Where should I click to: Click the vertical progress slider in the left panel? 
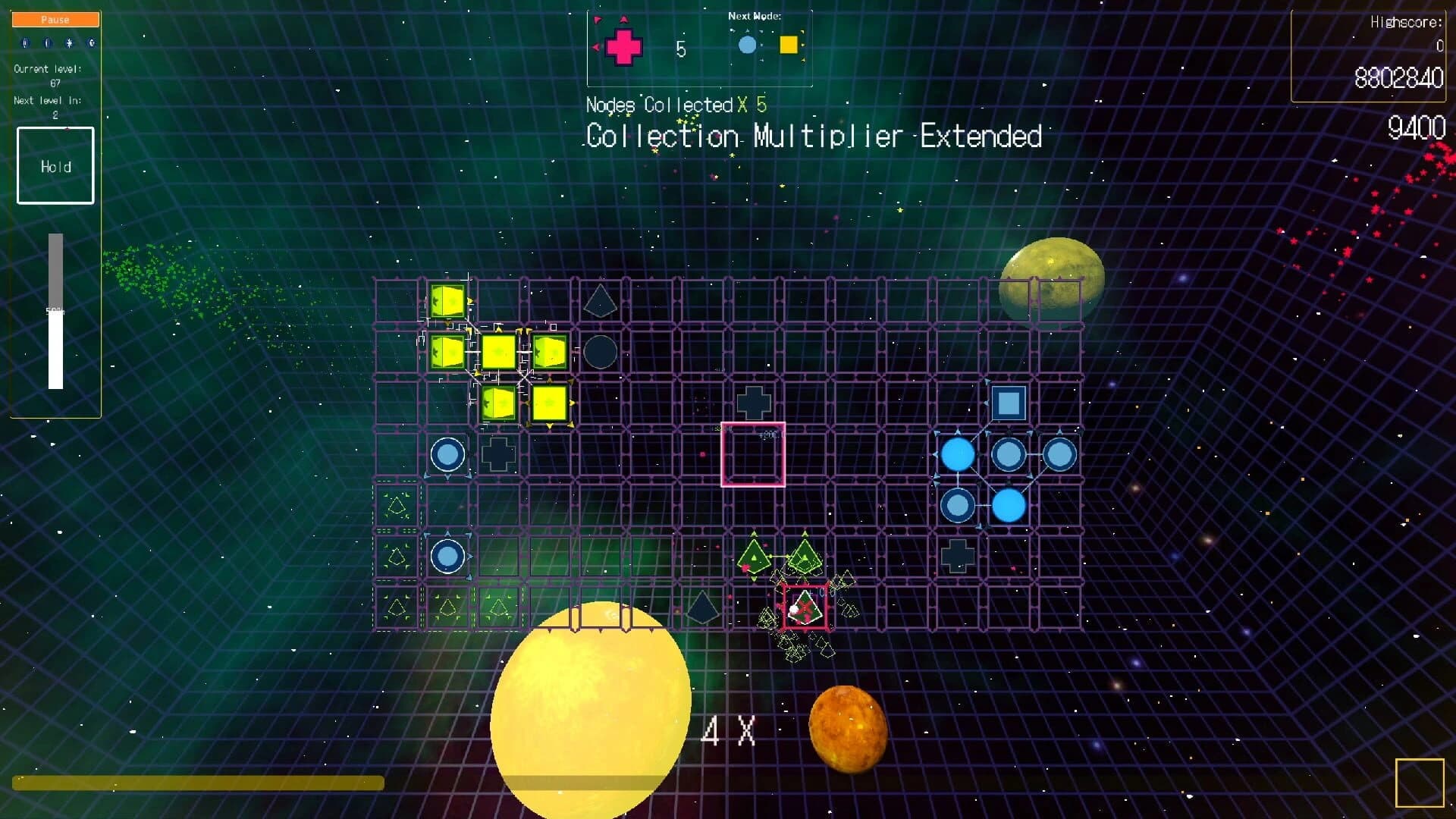[x=55, y=311]
